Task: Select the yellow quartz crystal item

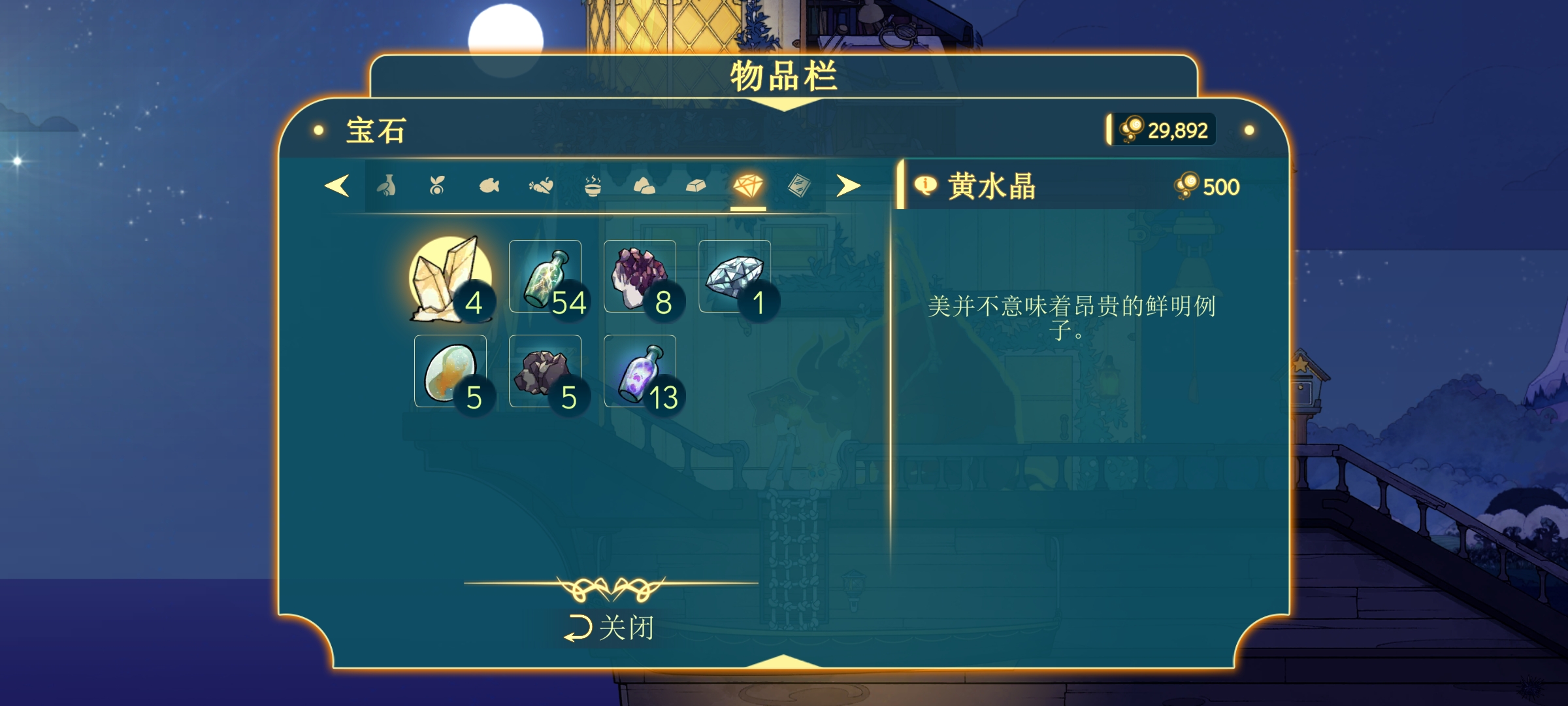Action: click(449, 278)
